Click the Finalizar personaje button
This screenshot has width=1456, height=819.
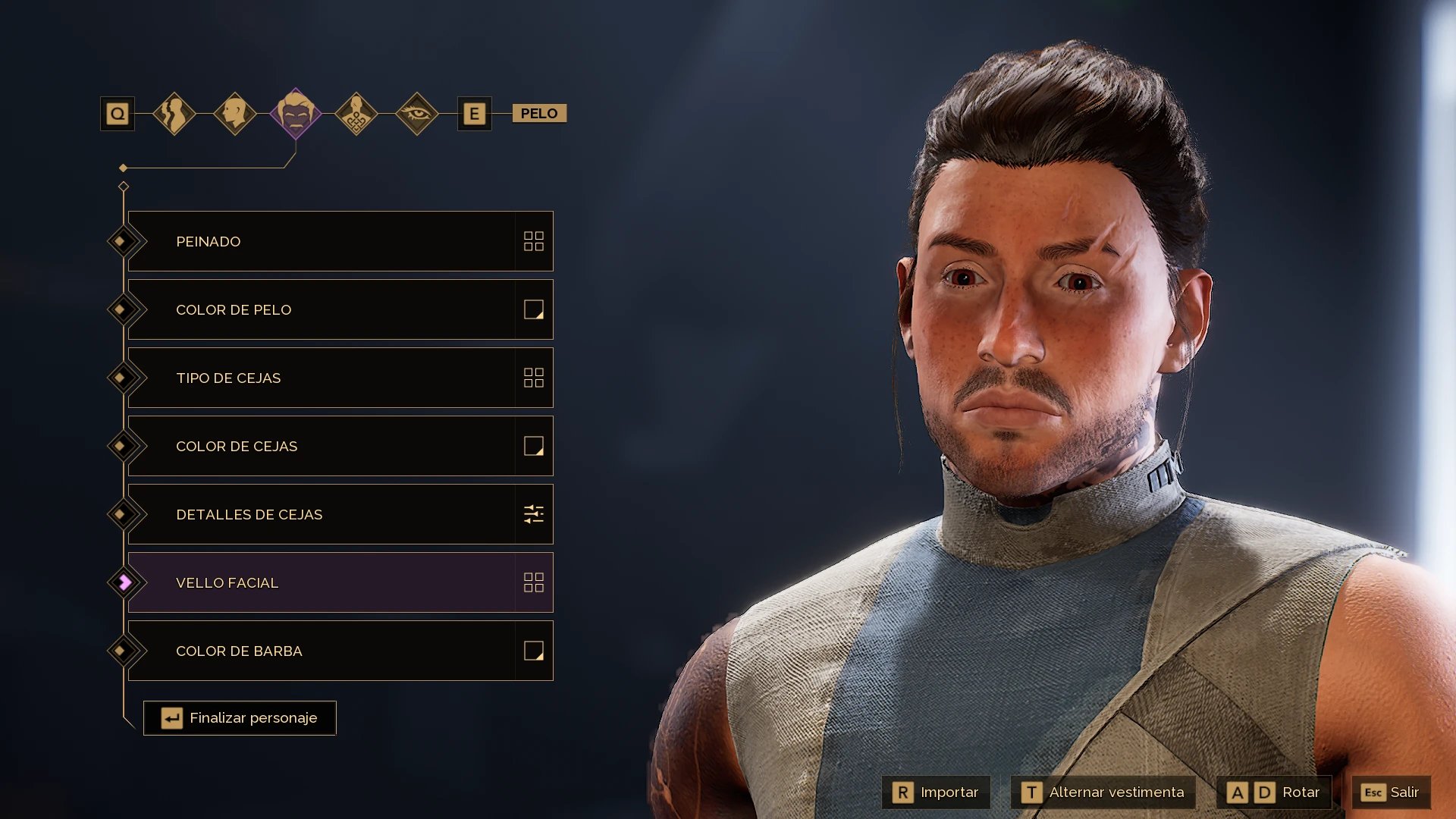point(240,718)
